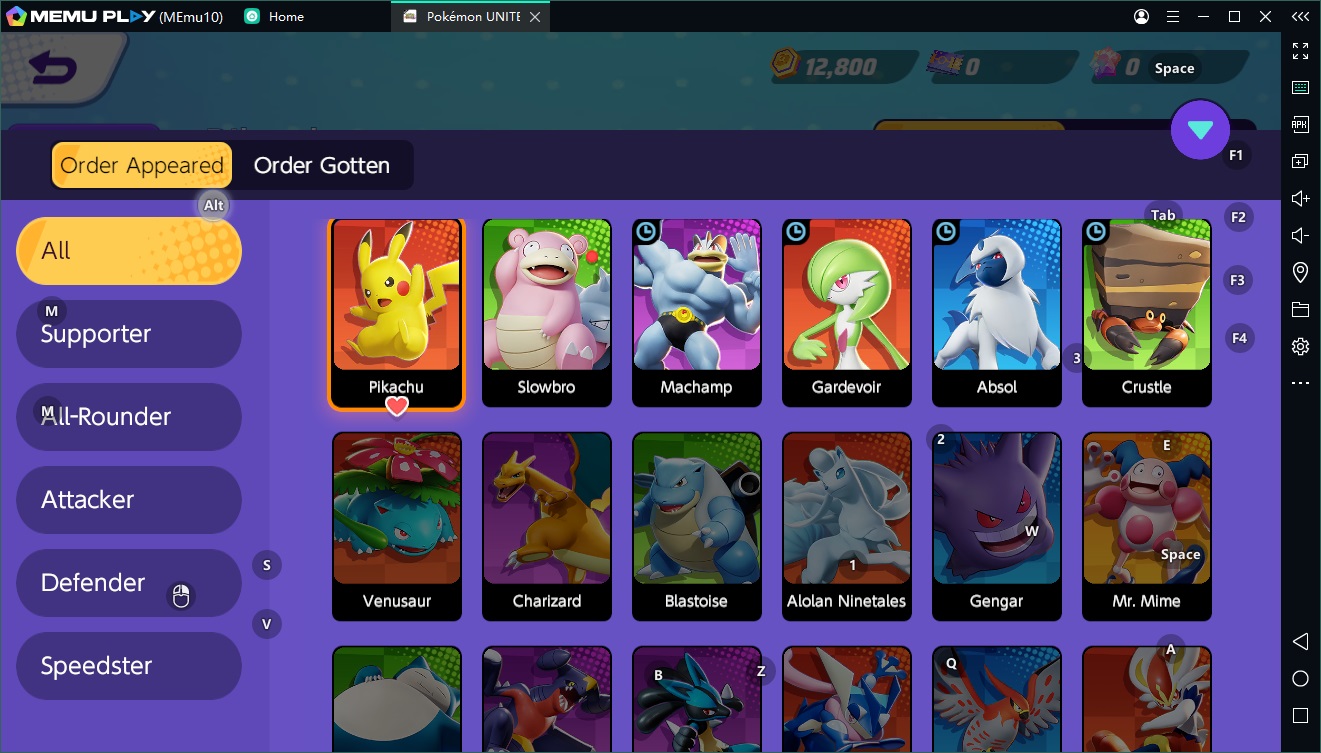This screenshot has width=1321, height=753.
Task: Open the shared folder icon
Action: [x=1300, y=309]
